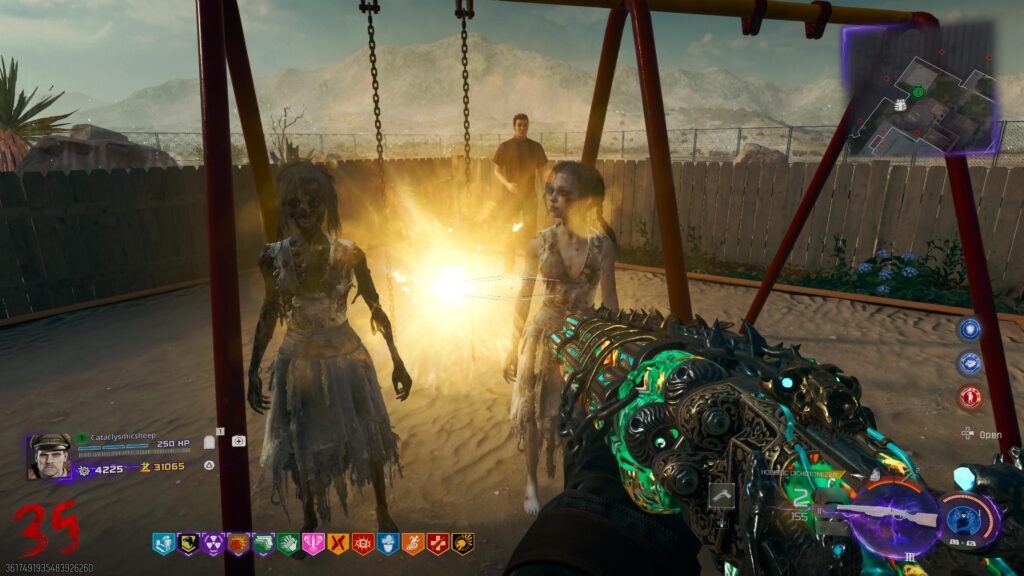
Task: Select the red eye perk icon
Action: (x=363, y=544)
